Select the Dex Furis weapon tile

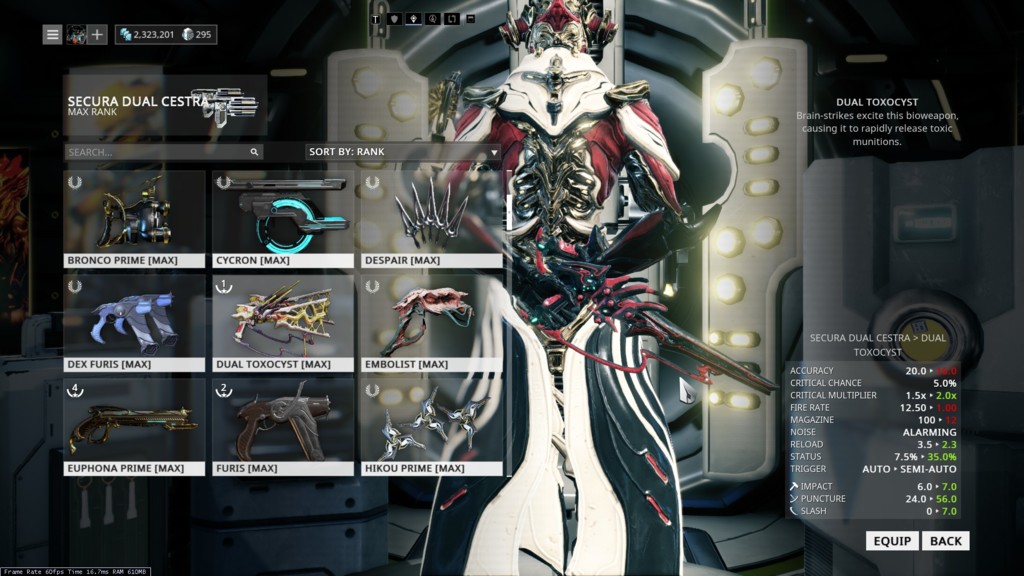coord(135,323)
